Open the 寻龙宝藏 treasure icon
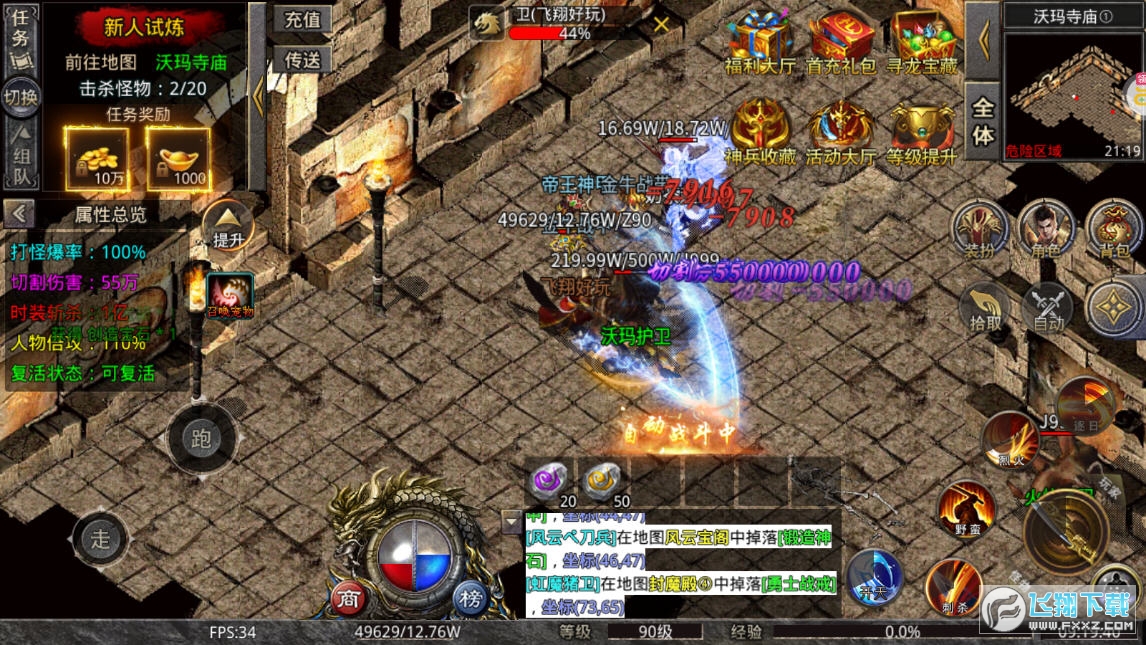Screen dimensions: 1146x645 924,43
